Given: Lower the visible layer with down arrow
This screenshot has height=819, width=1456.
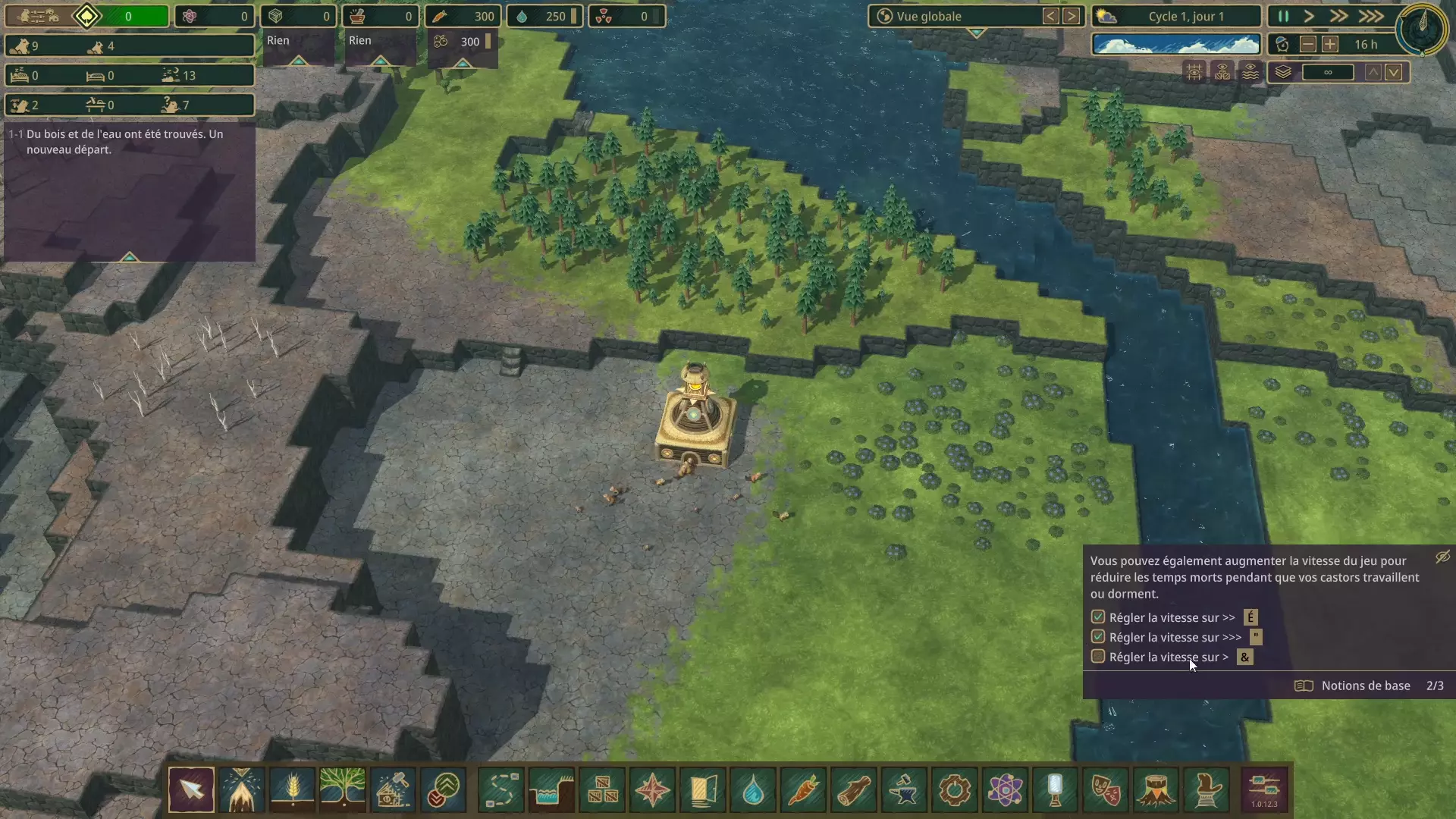Looking at the screenshot, I should coord(1394,73).
